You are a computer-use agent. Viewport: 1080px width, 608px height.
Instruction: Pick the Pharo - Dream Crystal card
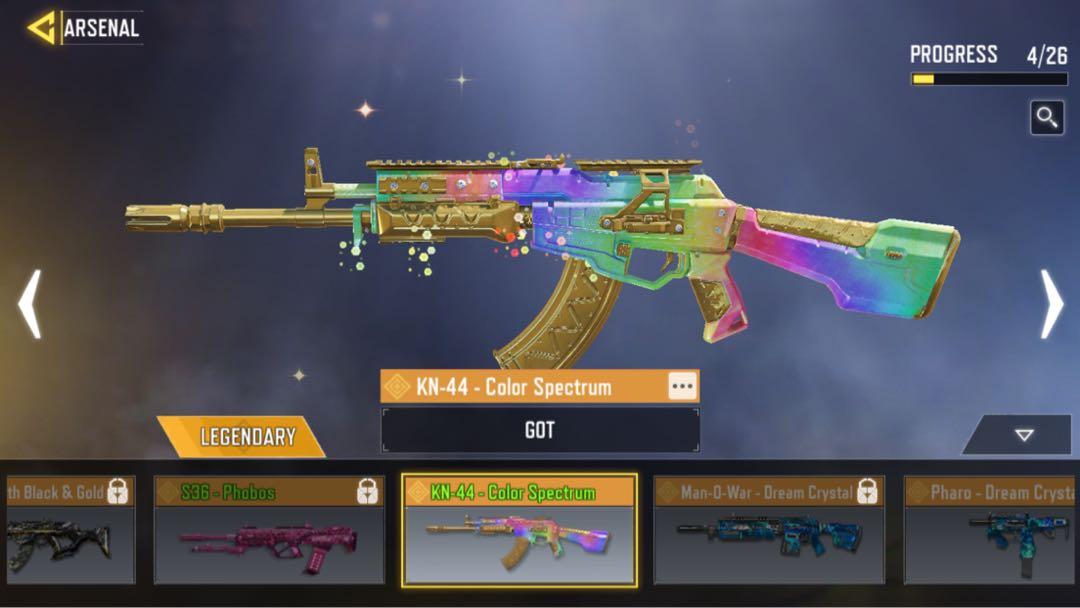[x=992, y=530]
